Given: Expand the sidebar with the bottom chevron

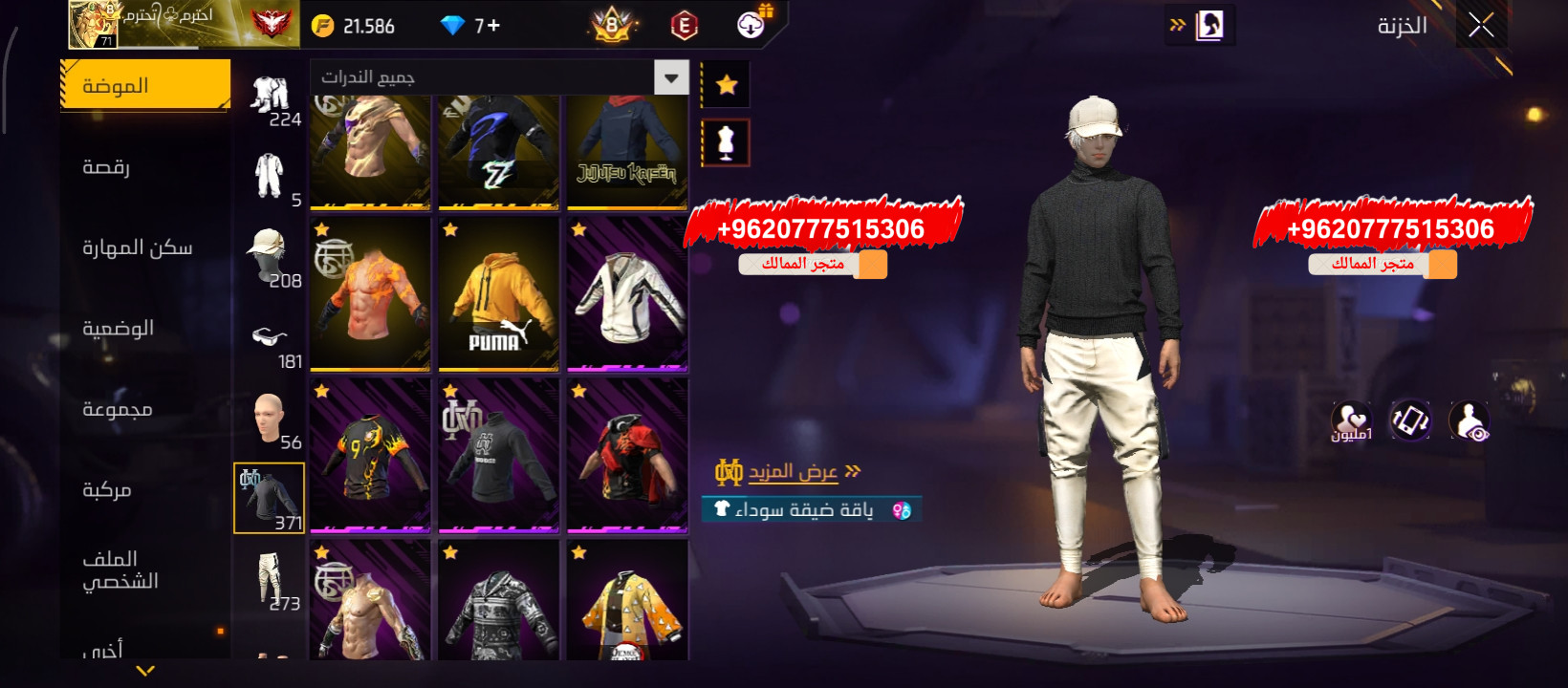Looking at the screenshot, I should (x=143, y=672).
